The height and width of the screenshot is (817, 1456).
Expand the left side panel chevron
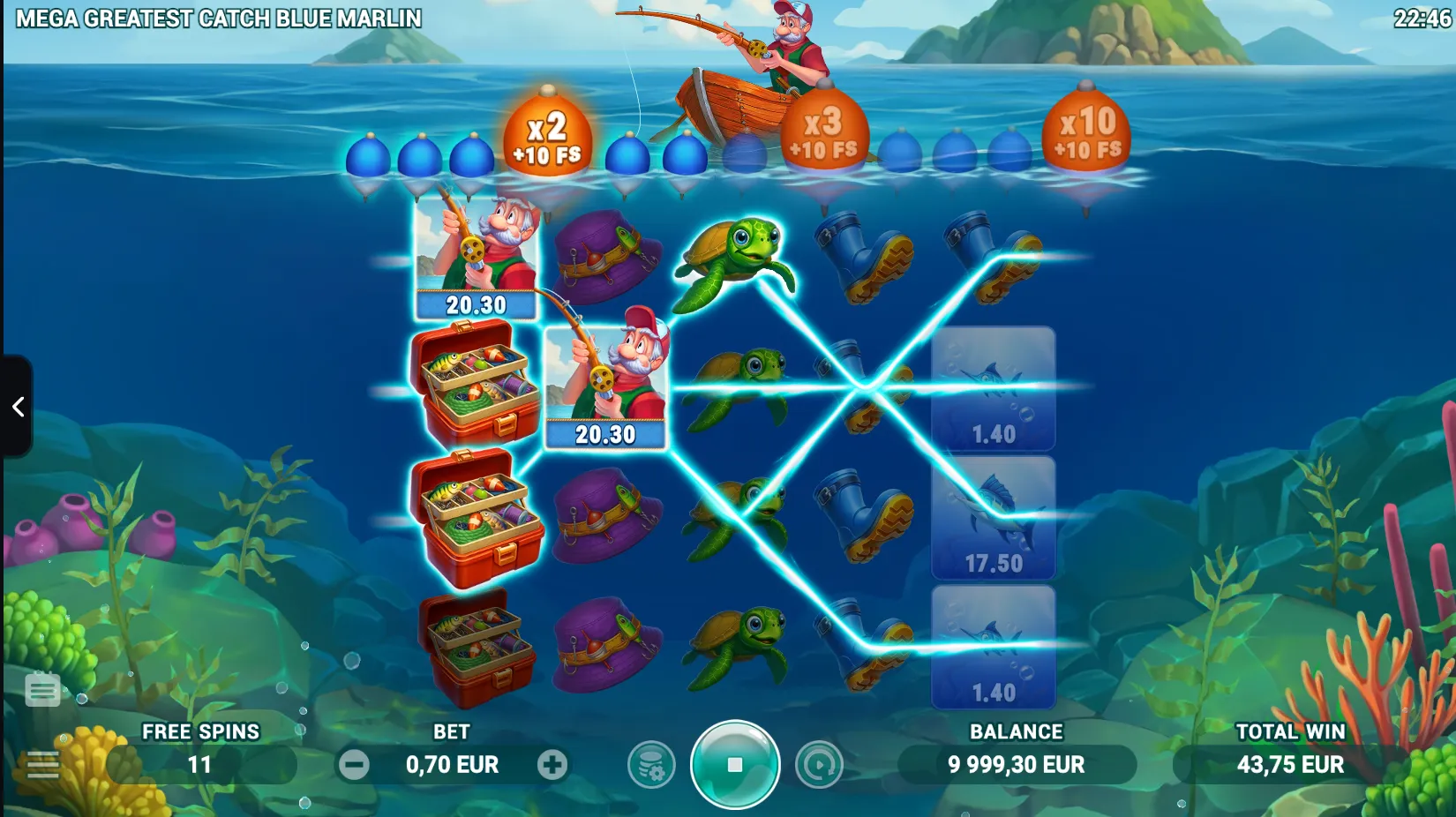click(x=18, y=406)
